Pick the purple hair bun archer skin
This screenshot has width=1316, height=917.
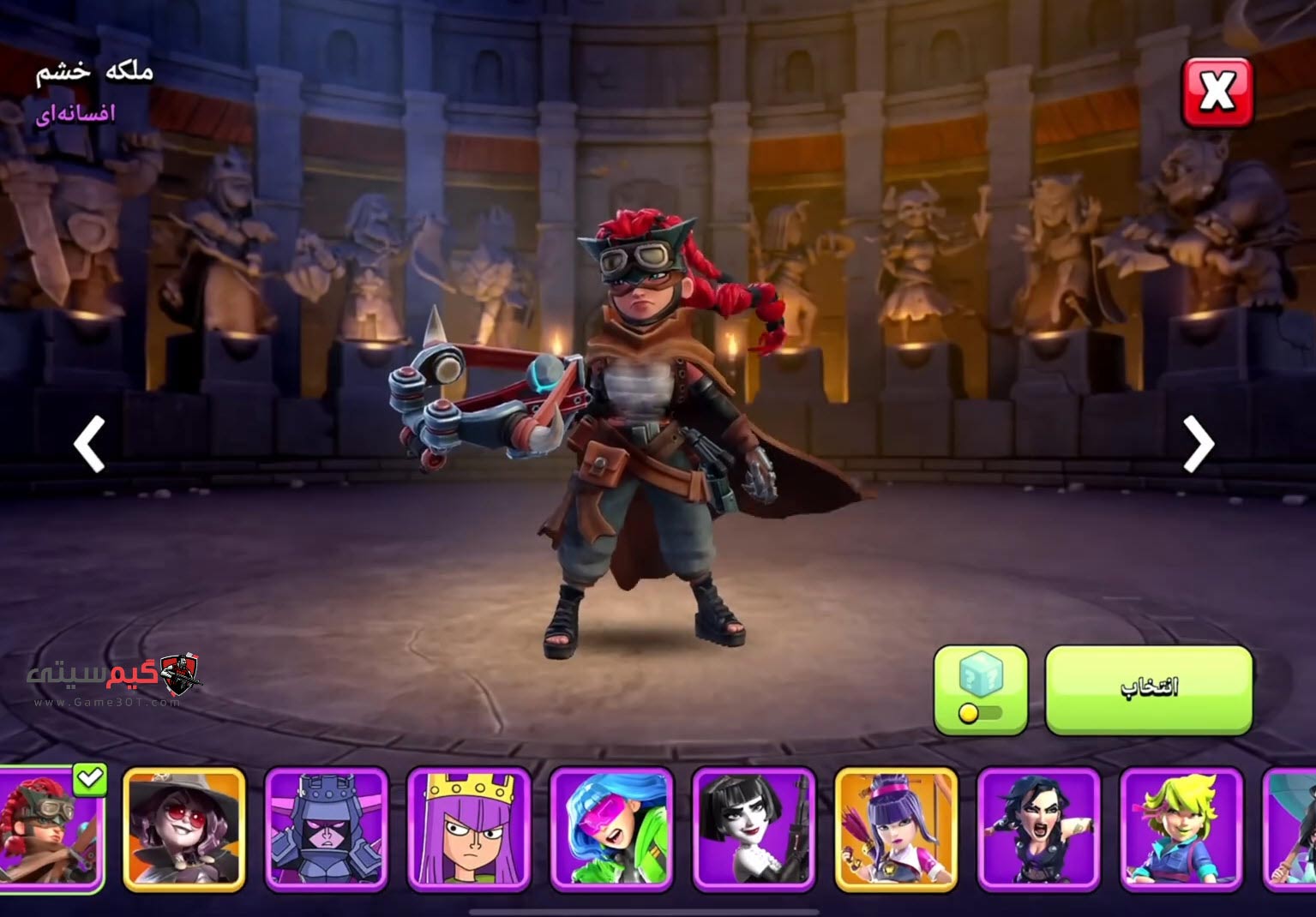click(896, 828)
